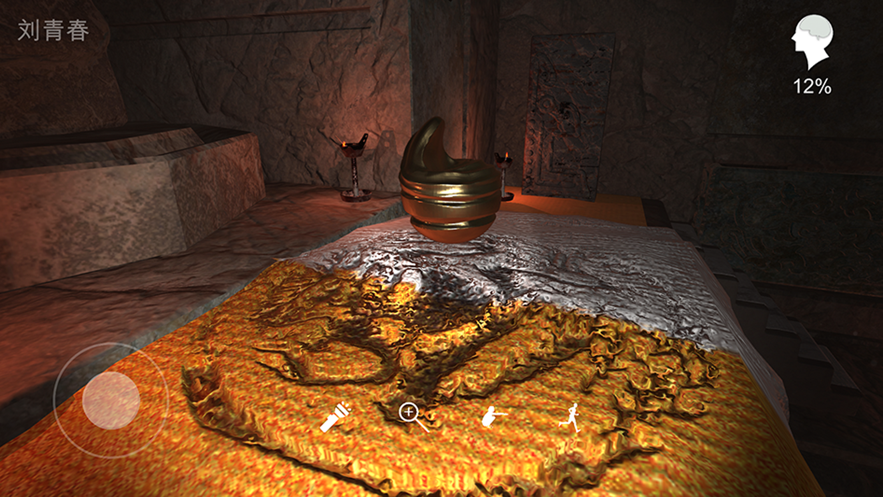Tap the running figure sprint icon
This screenshot has width=883, height=497.
coord(571,417)
